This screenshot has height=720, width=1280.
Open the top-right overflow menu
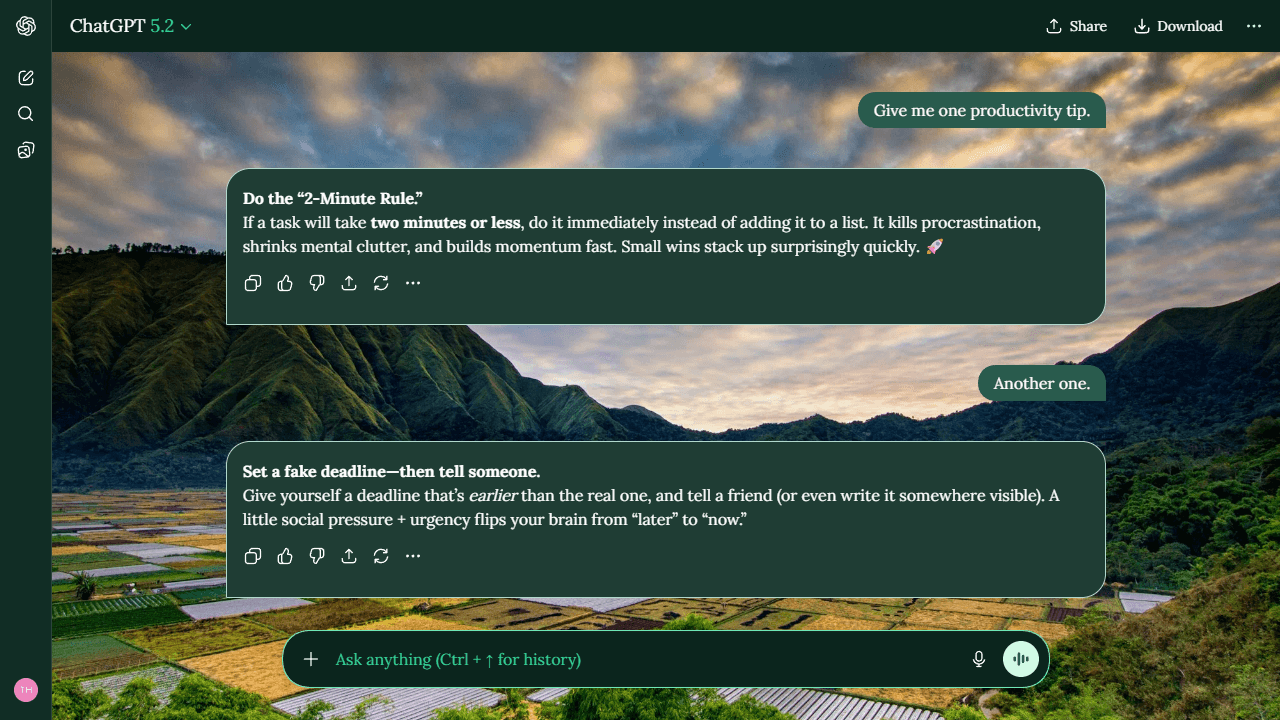(1254, 26)
